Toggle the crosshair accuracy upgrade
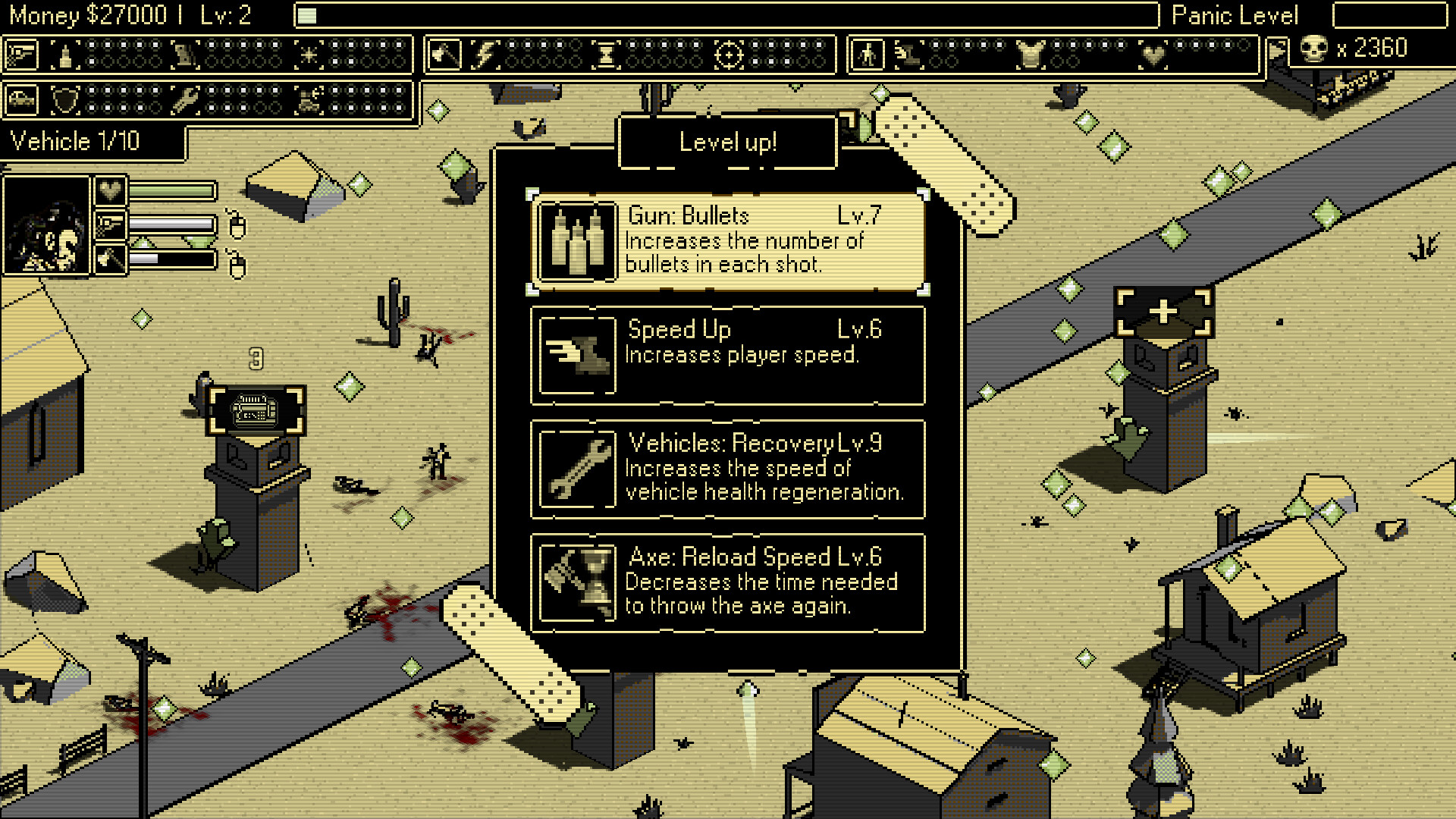Image resolution: width=1456 pixels, height=819 pixels. (x=730, y=55)
